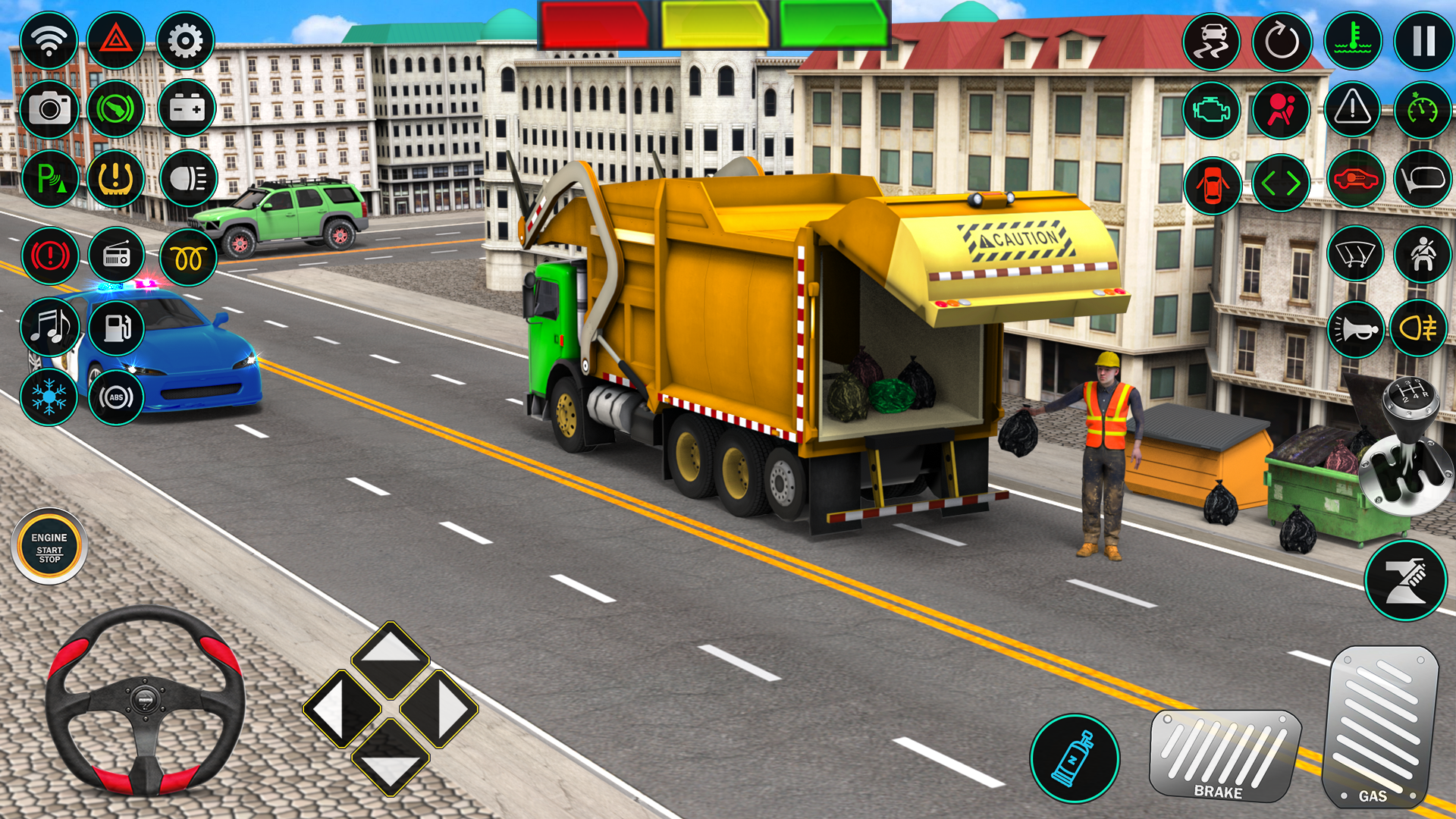Activate the parking sensor icon

point(49,178)
